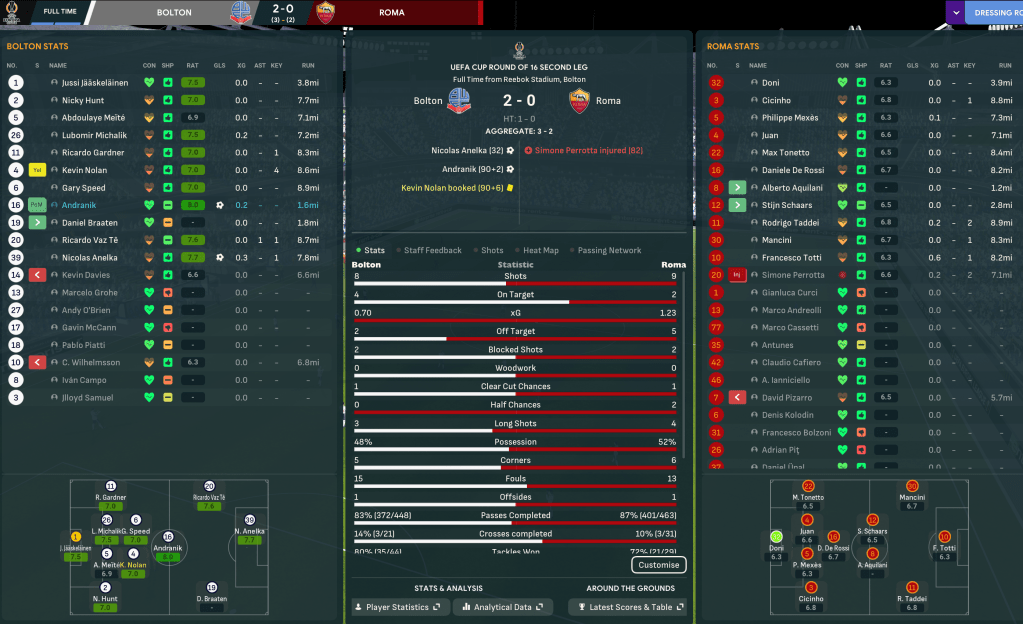Image resolution: width=1023 pixels, height=624 pixels.
Task: Open the Heat Map tab
Action: point(542,250)
